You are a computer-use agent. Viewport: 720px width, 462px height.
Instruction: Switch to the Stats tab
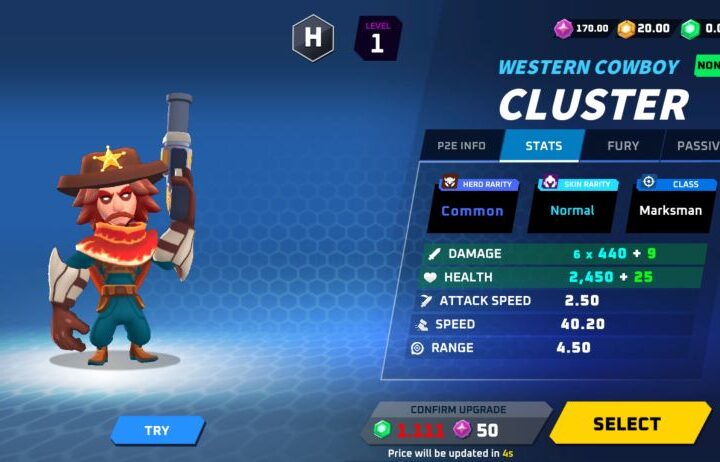pyautogui.click(x=543, y=146)
